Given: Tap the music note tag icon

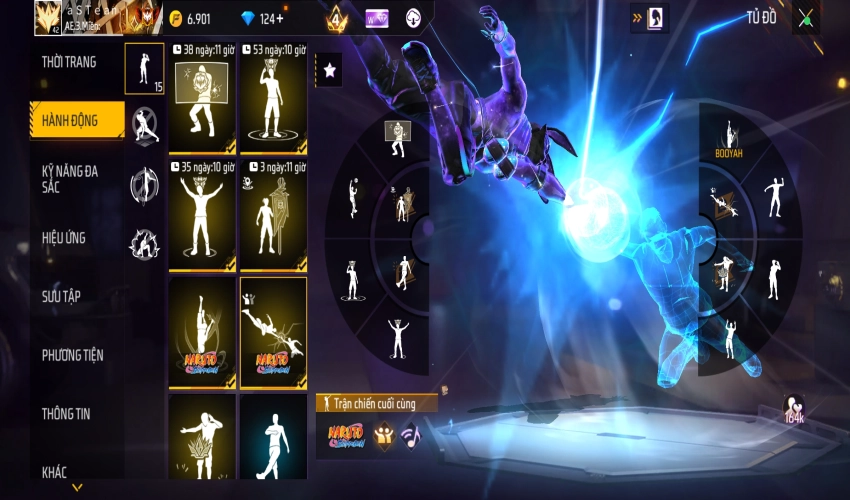Looking at the screenshot, I should (x=410, y=434).
